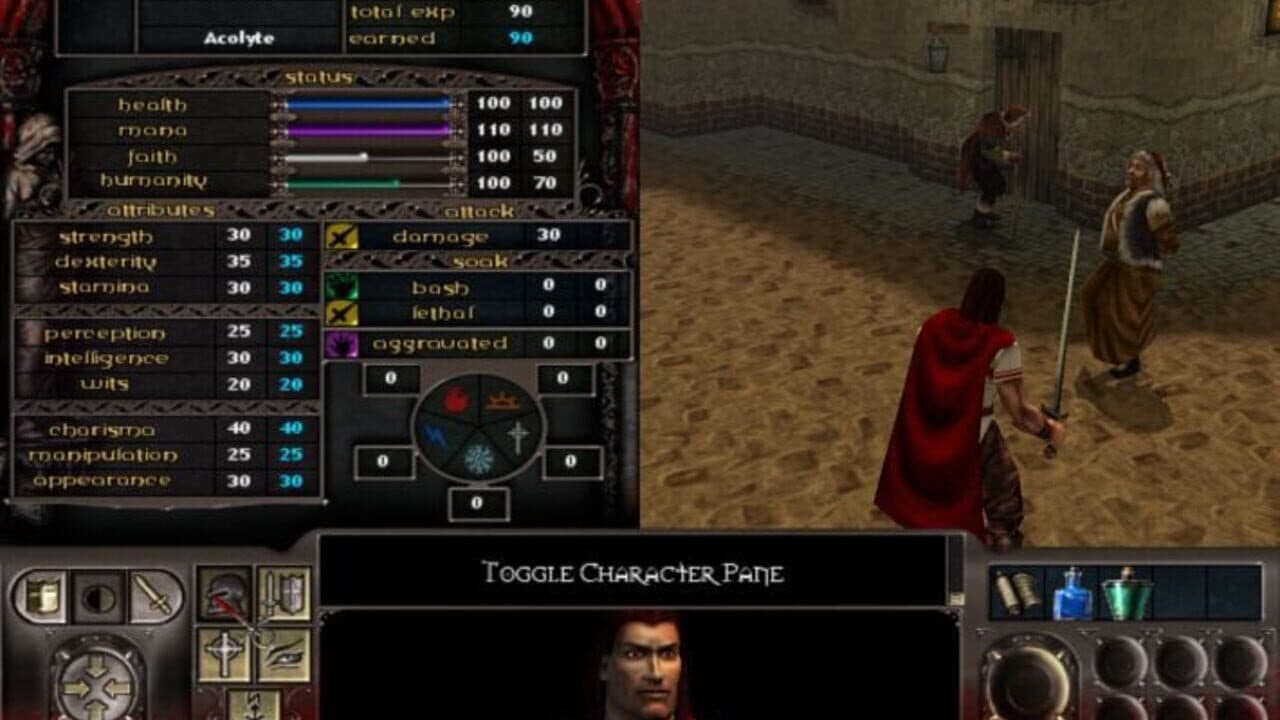Image resolution: width=1280 pixels, height=720 pixels.
Task: Click the fire icon on the discipline wheel
Action: (456, 399)
